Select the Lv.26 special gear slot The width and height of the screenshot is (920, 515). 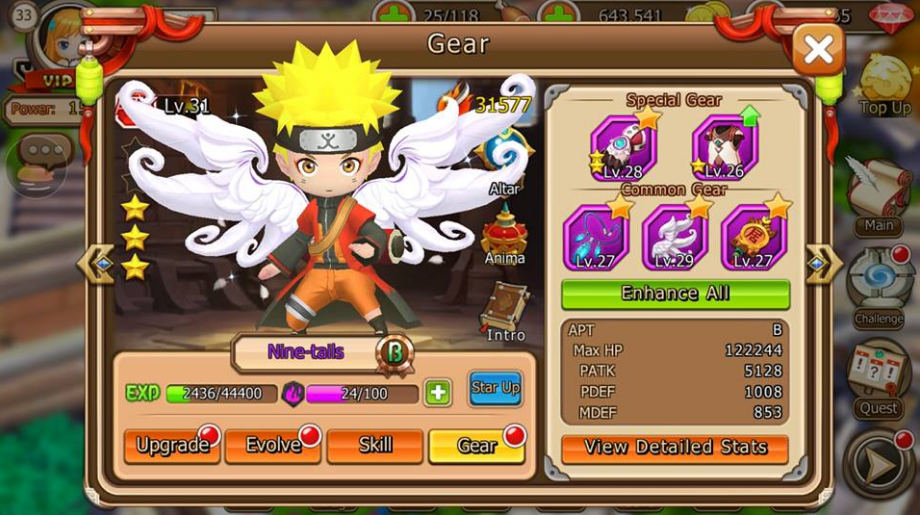(724, 148)
